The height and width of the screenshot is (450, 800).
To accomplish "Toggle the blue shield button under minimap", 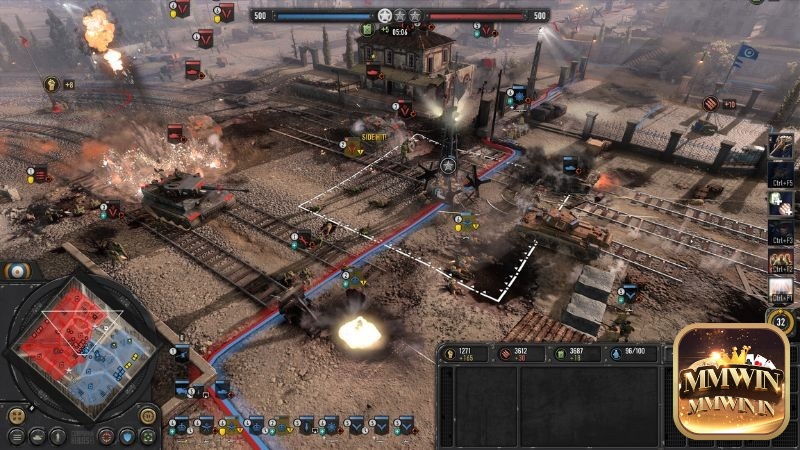I will click(127, 436).
